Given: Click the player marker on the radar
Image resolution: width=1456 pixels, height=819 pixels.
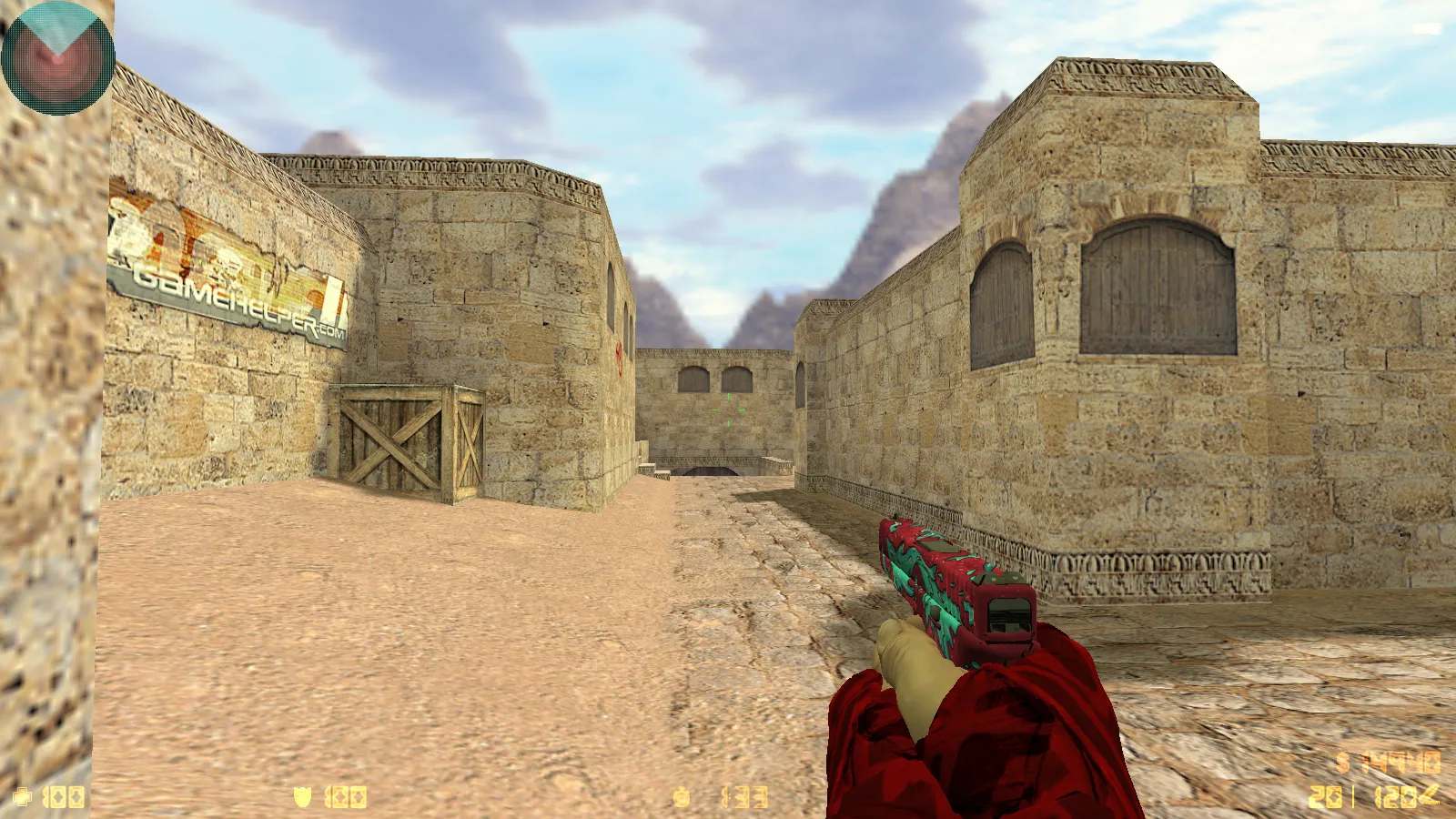Looking at the screenshot, I should (x=57, y=57).
